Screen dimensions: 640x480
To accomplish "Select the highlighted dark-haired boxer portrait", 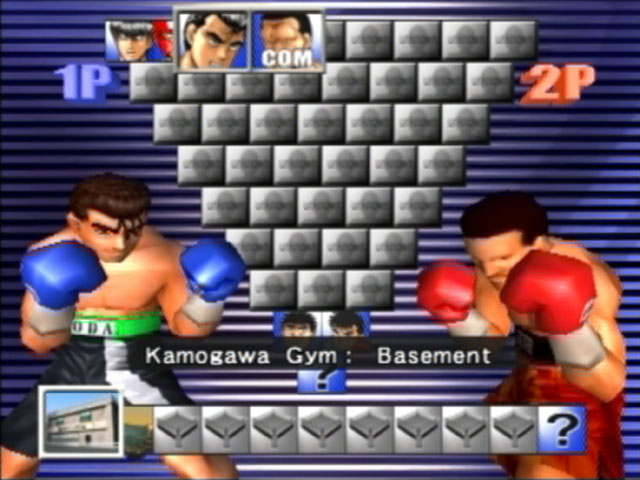I will click(213, 41).
